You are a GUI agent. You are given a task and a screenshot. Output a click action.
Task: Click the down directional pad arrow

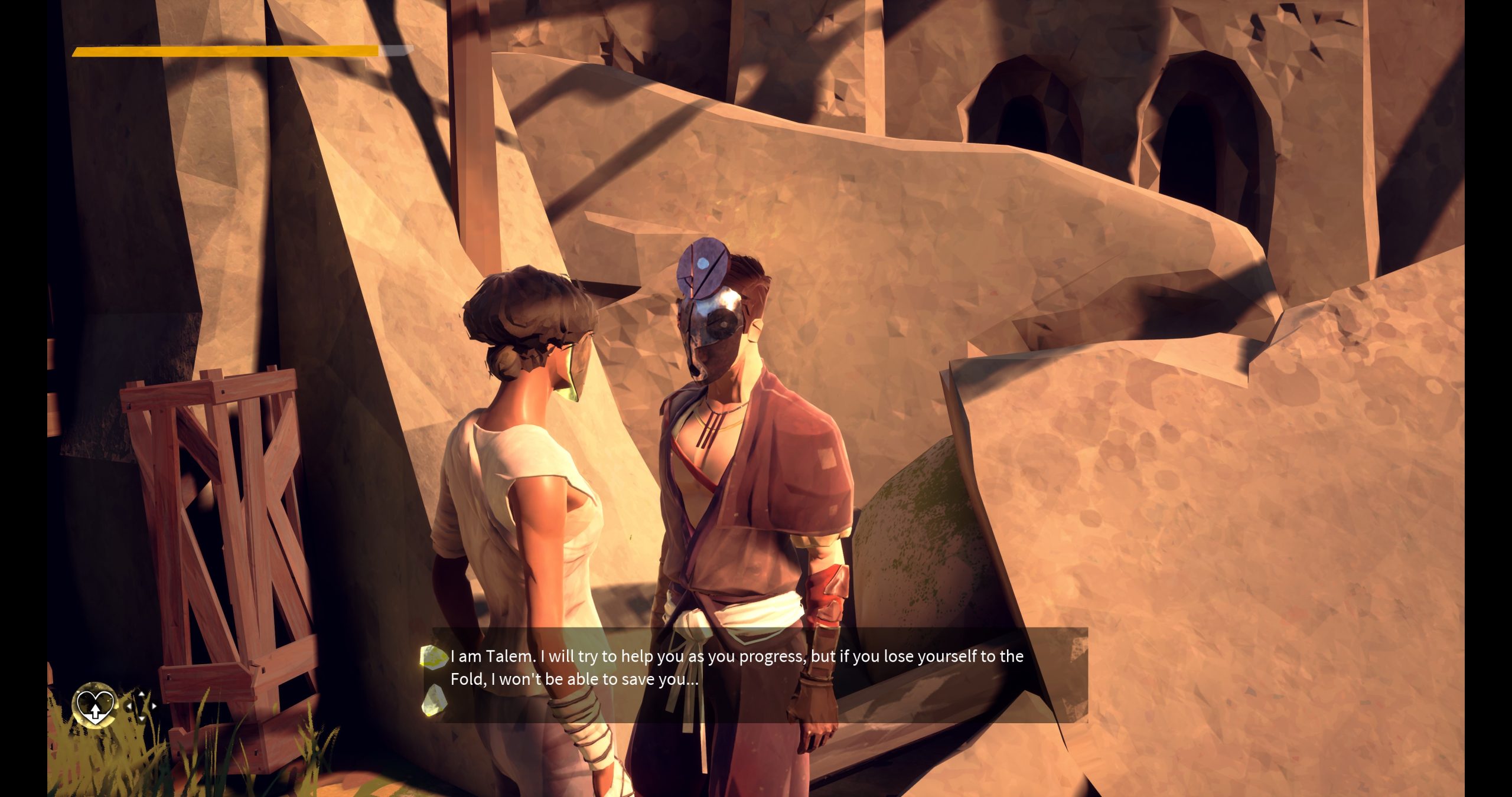[142, 718]
